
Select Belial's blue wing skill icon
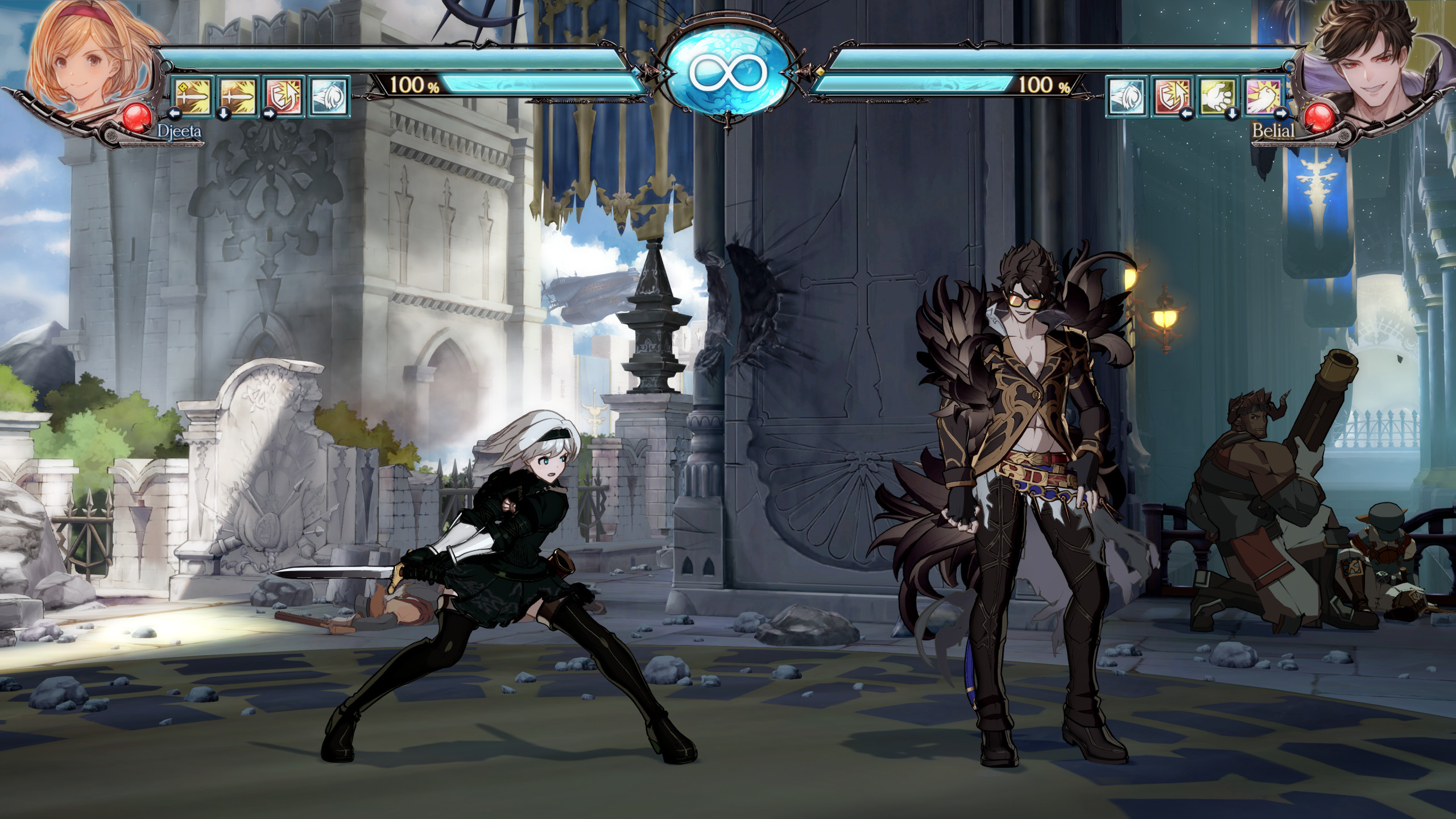[x=1127, y=97]
